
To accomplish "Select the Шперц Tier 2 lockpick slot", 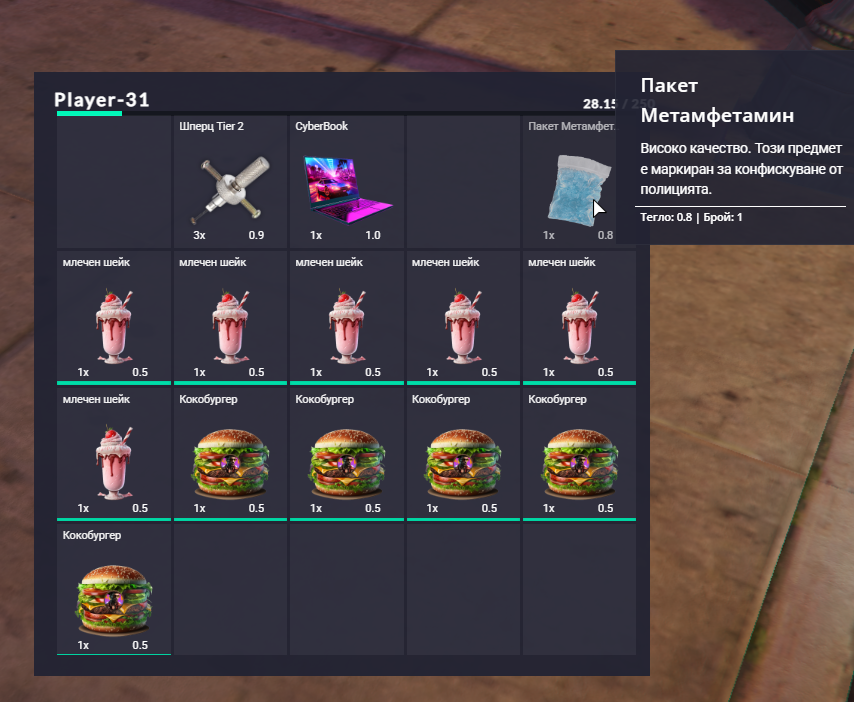I will (231, 183).
